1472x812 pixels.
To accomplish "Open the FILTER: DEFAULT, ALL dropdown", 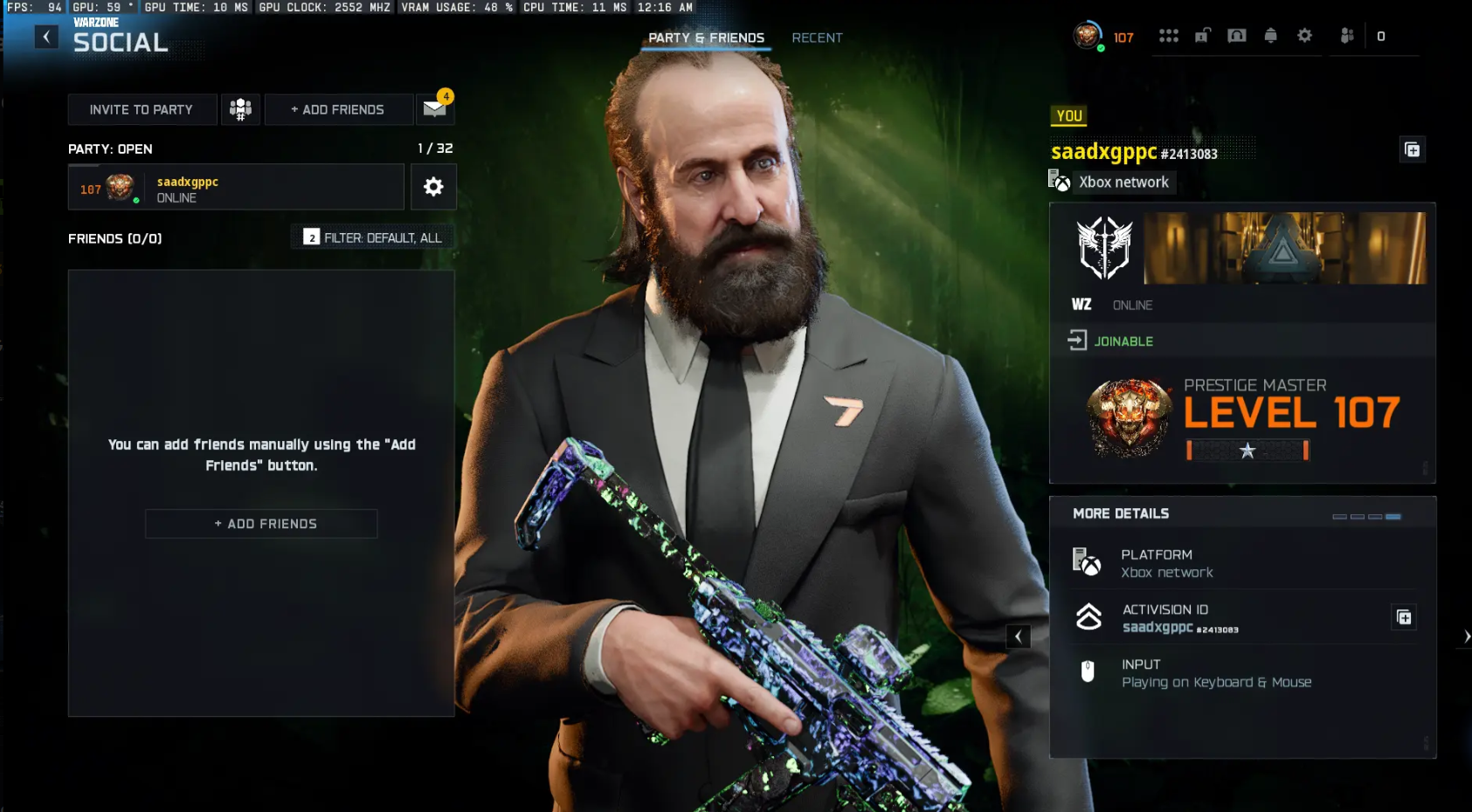I will pos(372,237).
